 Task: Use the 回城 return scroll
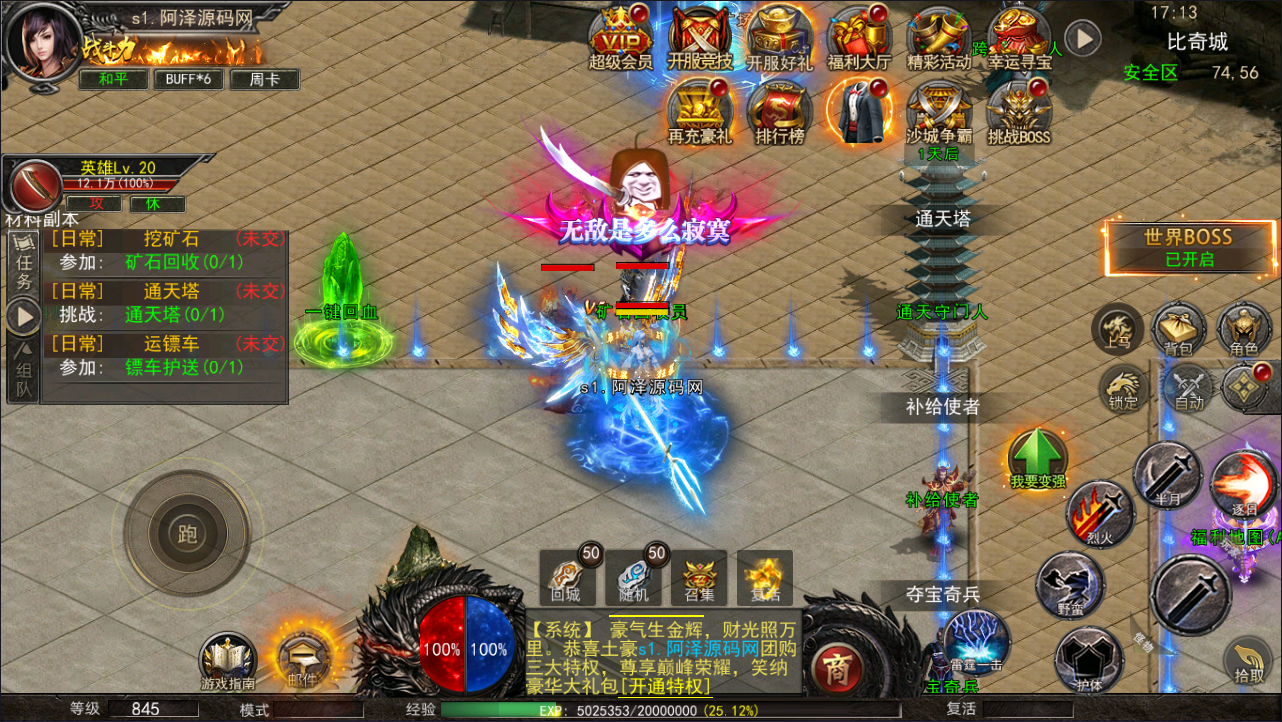(x=567, y=577)
